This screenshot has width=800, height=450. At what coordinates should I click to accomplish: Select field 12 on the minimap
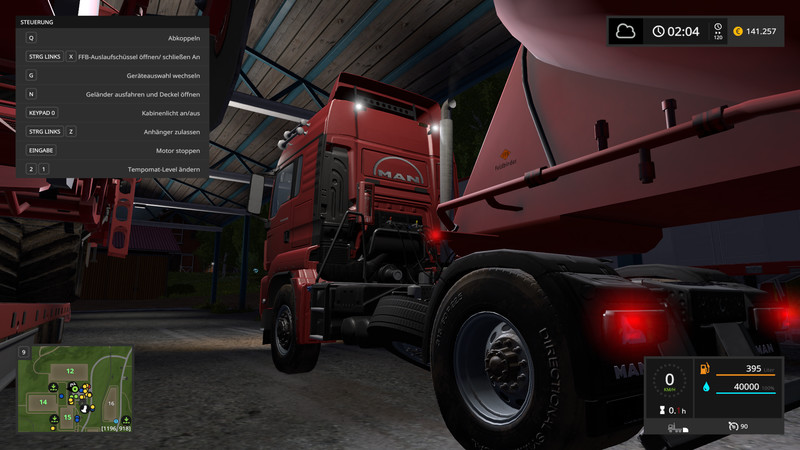70,372
